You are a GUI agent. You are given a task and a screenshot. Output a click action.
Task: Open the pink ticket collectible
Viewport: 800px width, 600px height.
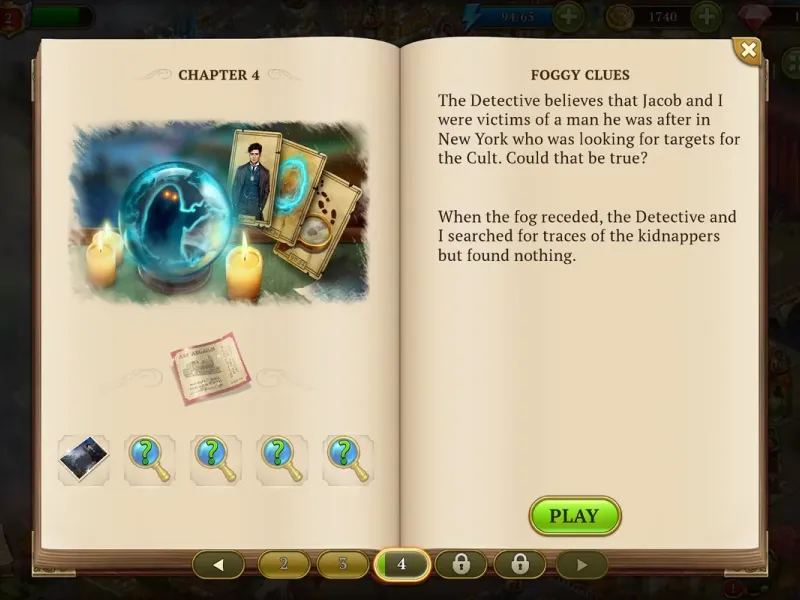point(209,369)
